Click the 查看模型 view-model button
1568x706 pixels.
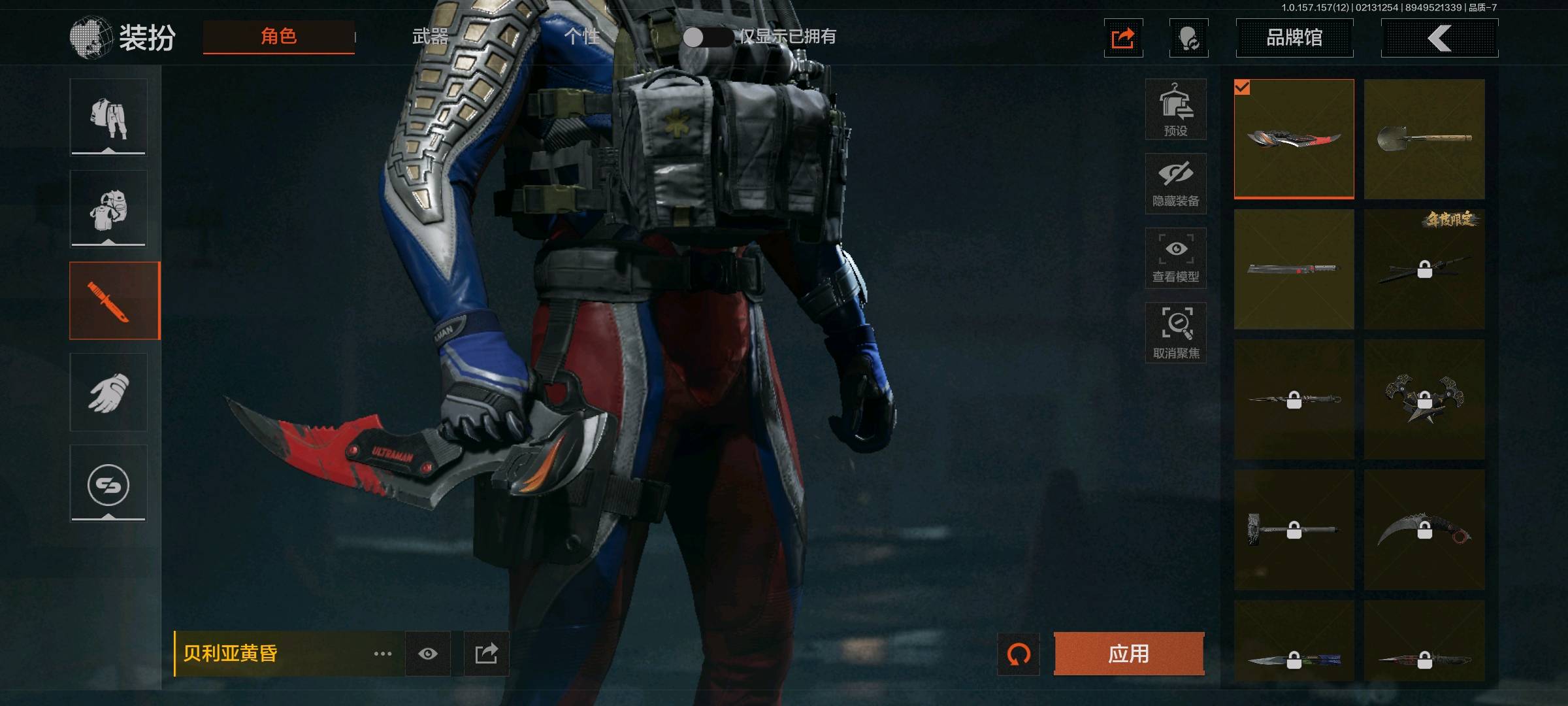point(1175,258)
